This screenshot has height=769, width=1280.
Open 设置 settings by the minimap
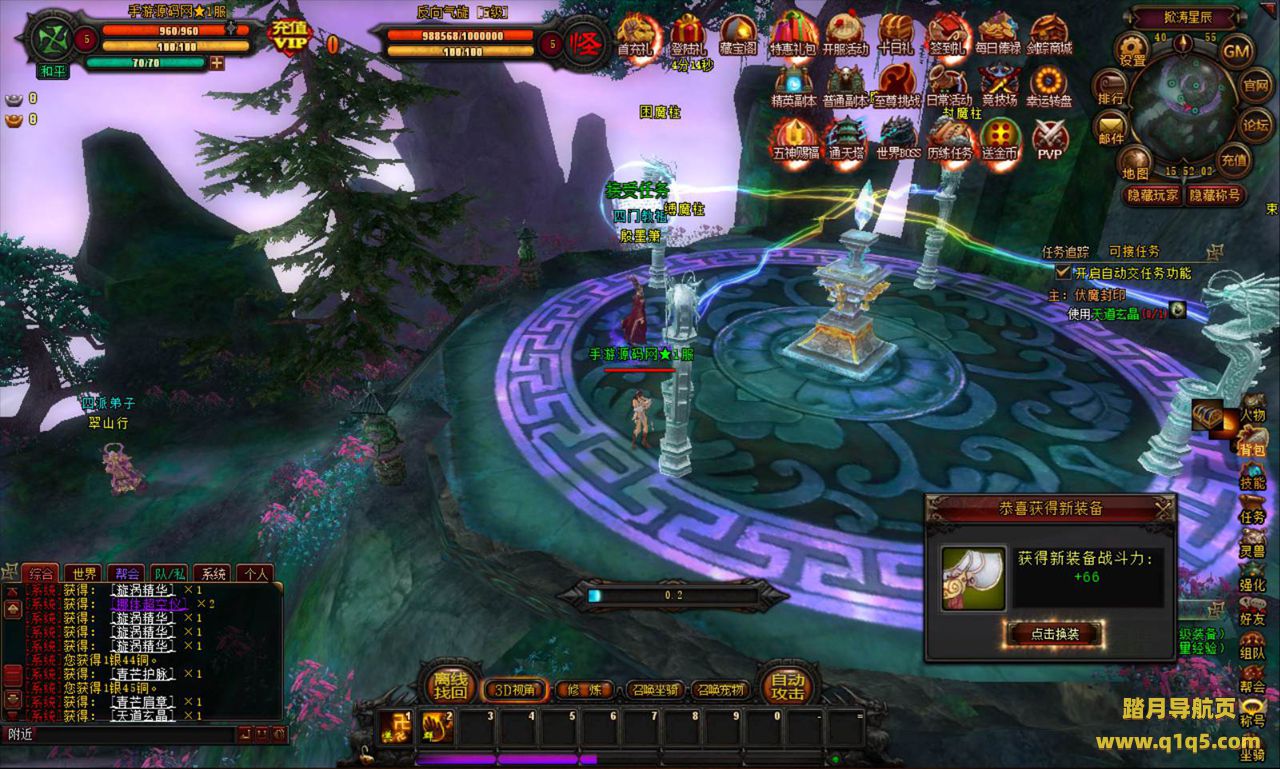[x=1133, y=48]
